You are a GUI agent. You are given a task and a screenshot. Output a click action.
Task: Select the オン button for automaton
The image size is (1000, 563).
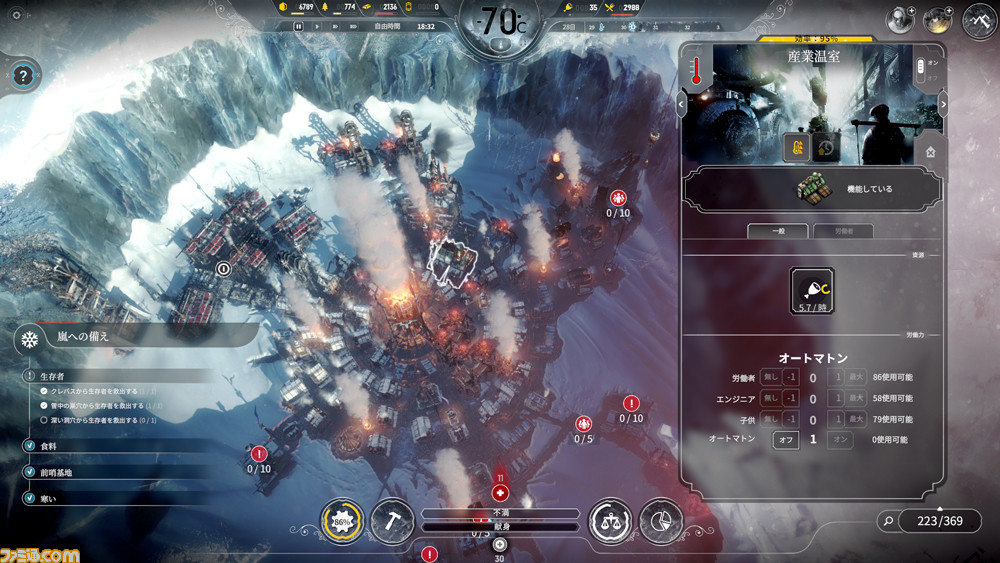tap(841, 439)
